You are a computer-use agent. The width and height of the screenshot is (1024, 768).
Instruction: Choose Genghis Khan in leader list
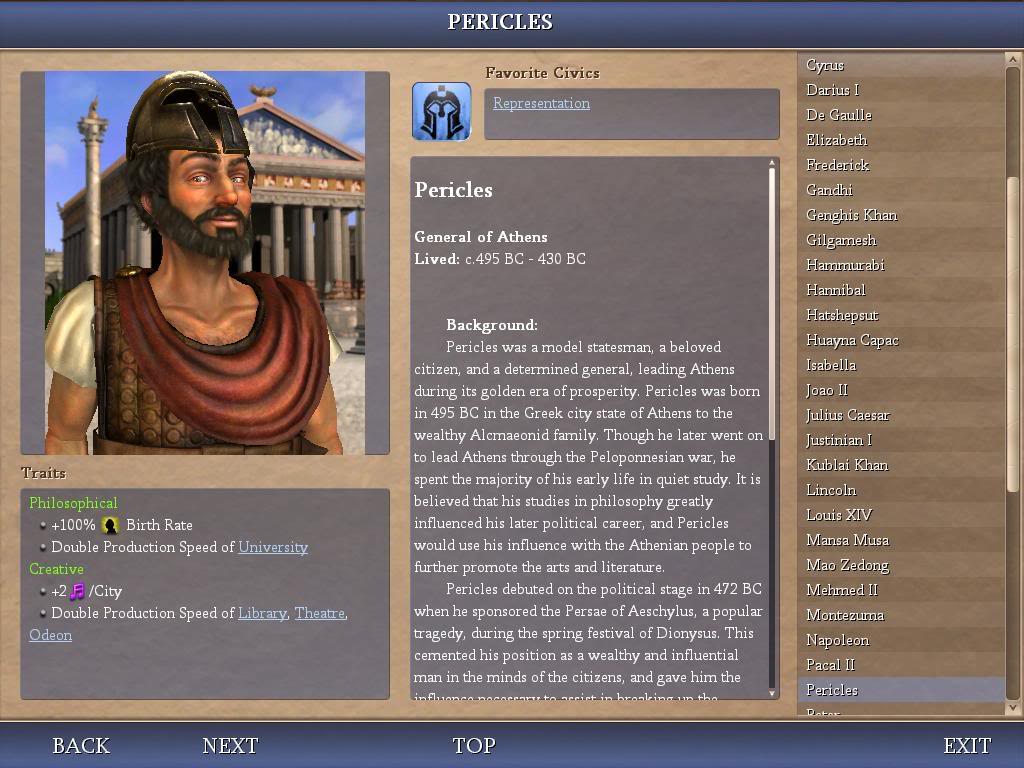851,215
